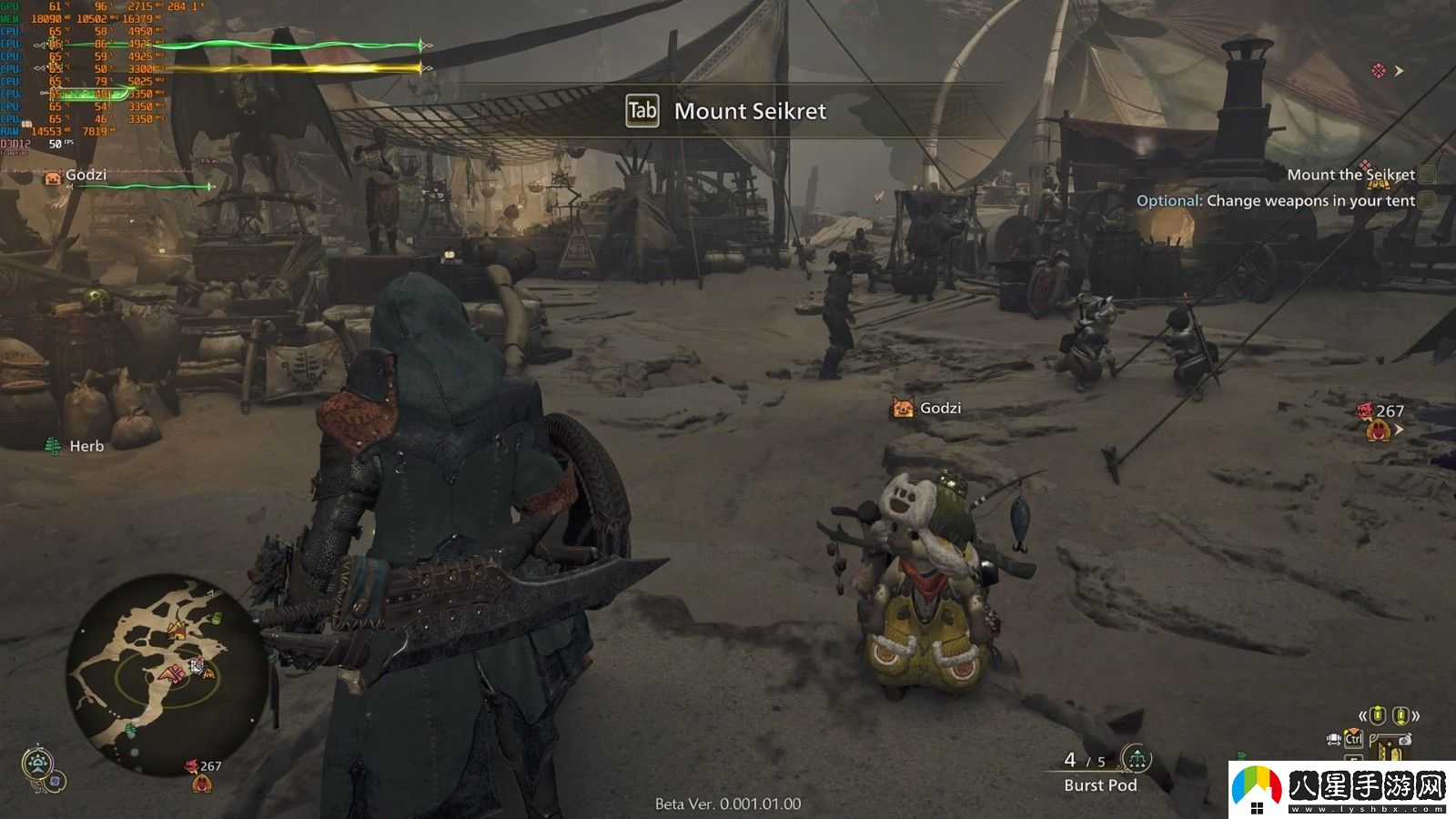Select the Burst Pod slinger ammo icon
The image size is (1456, 819).
[x=1135, y=758]
